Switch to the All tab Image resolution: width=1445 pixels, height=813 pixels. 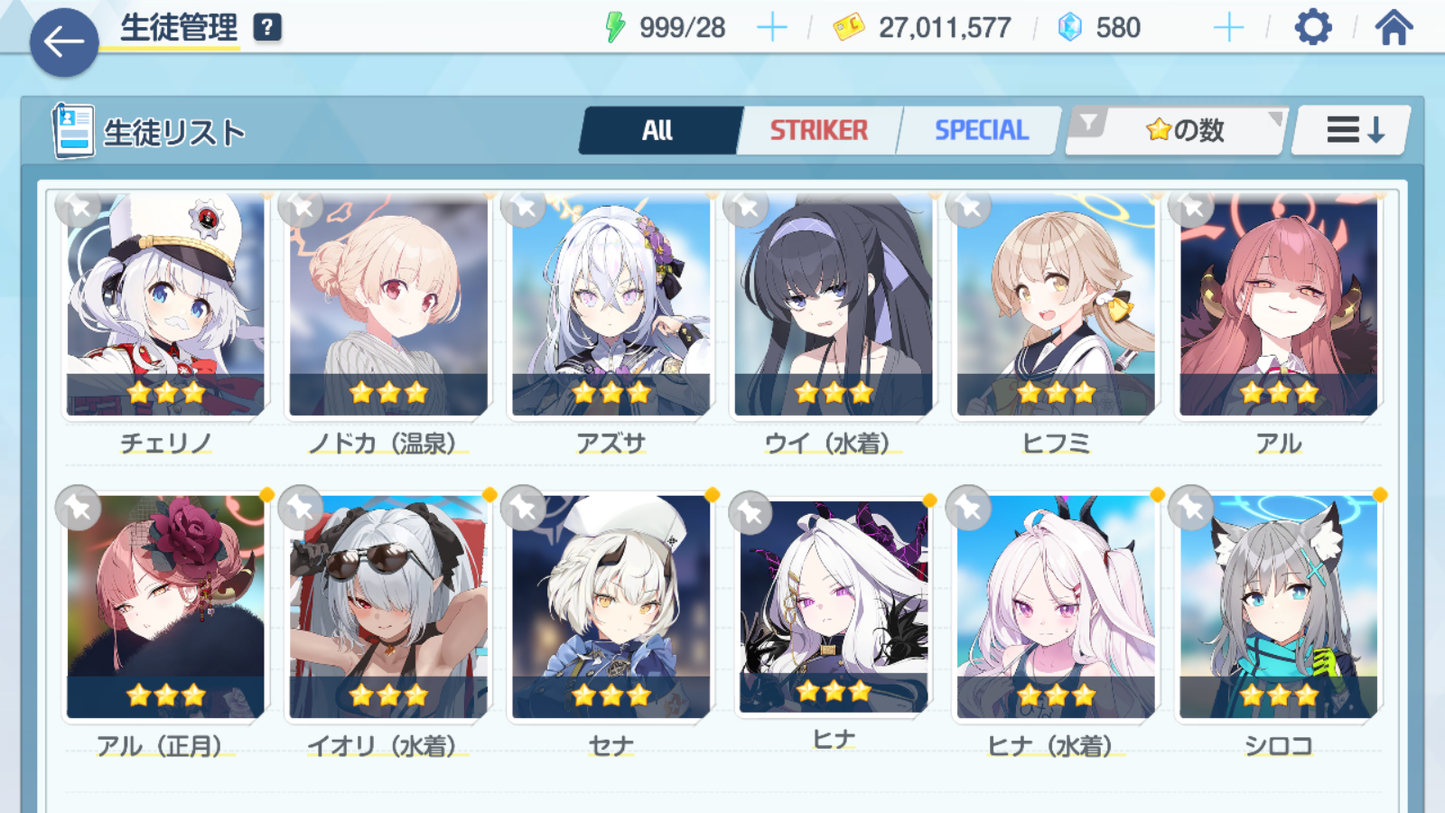pos(658,130)
